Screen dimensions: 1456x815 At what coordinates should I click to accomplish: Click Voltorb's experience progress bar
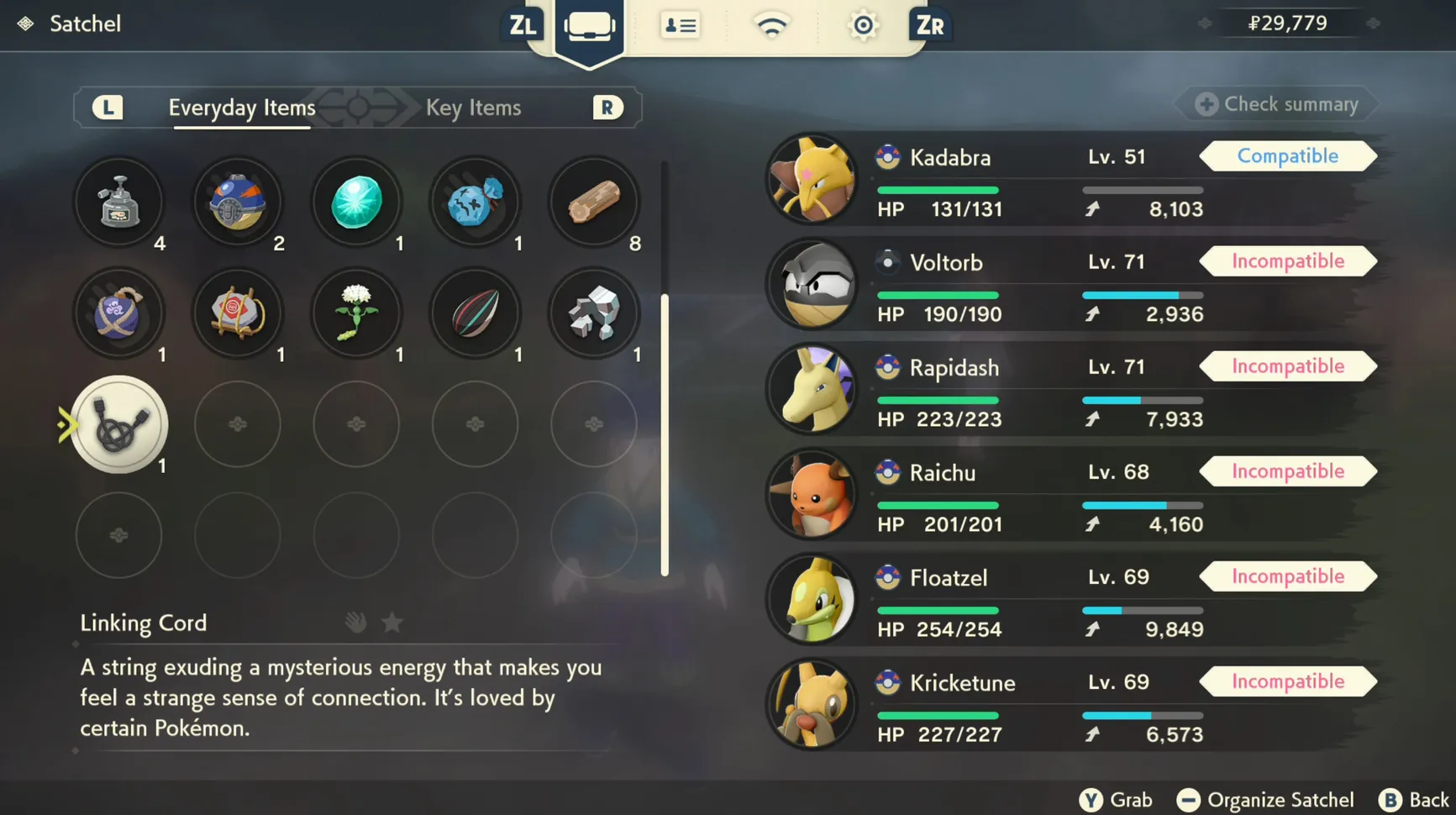pyautogui.click(x=1143, y=295)
